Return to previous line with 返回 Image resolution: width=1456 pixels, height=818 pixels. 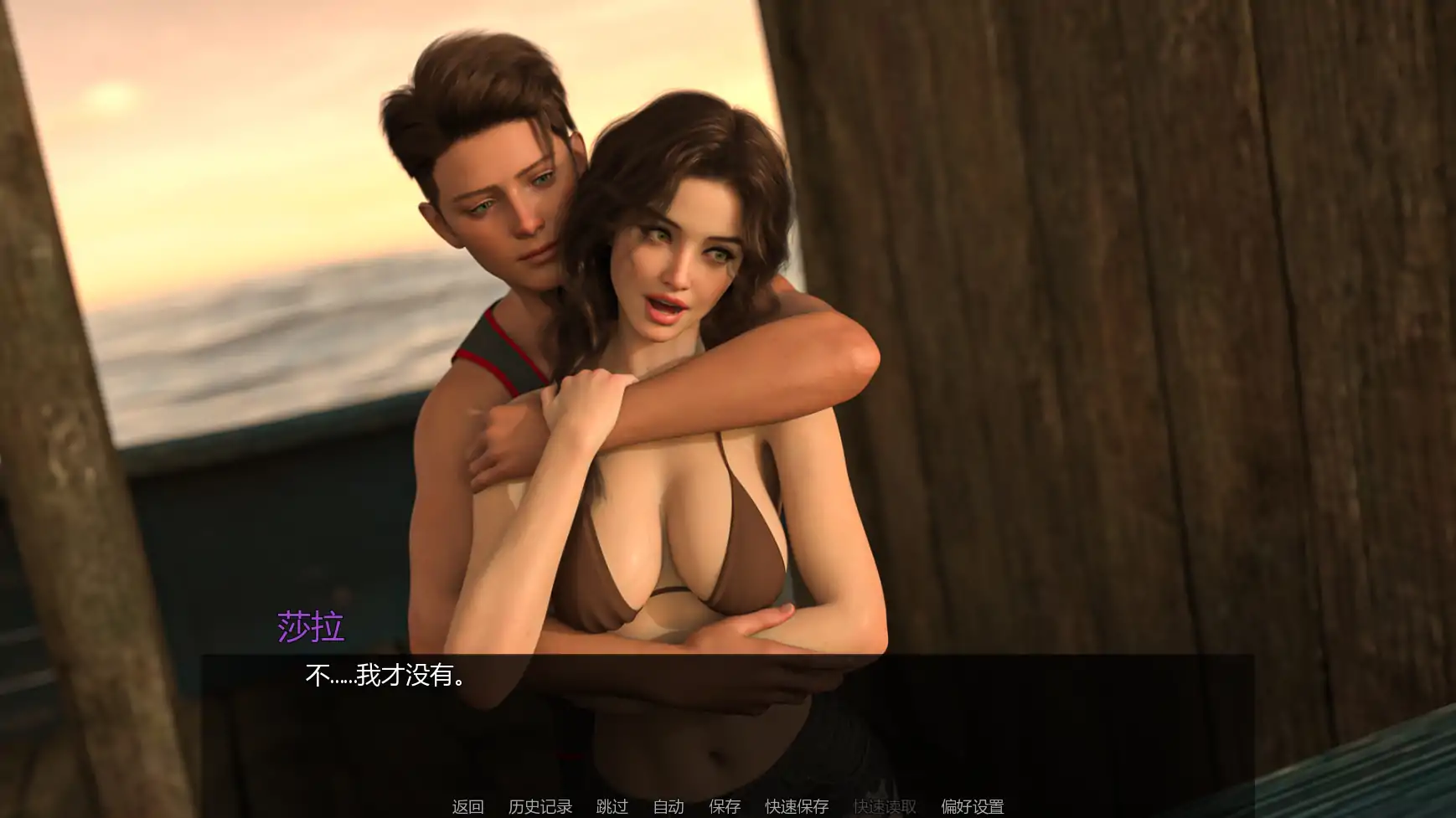pyautogui.click(x=468, y=806)
